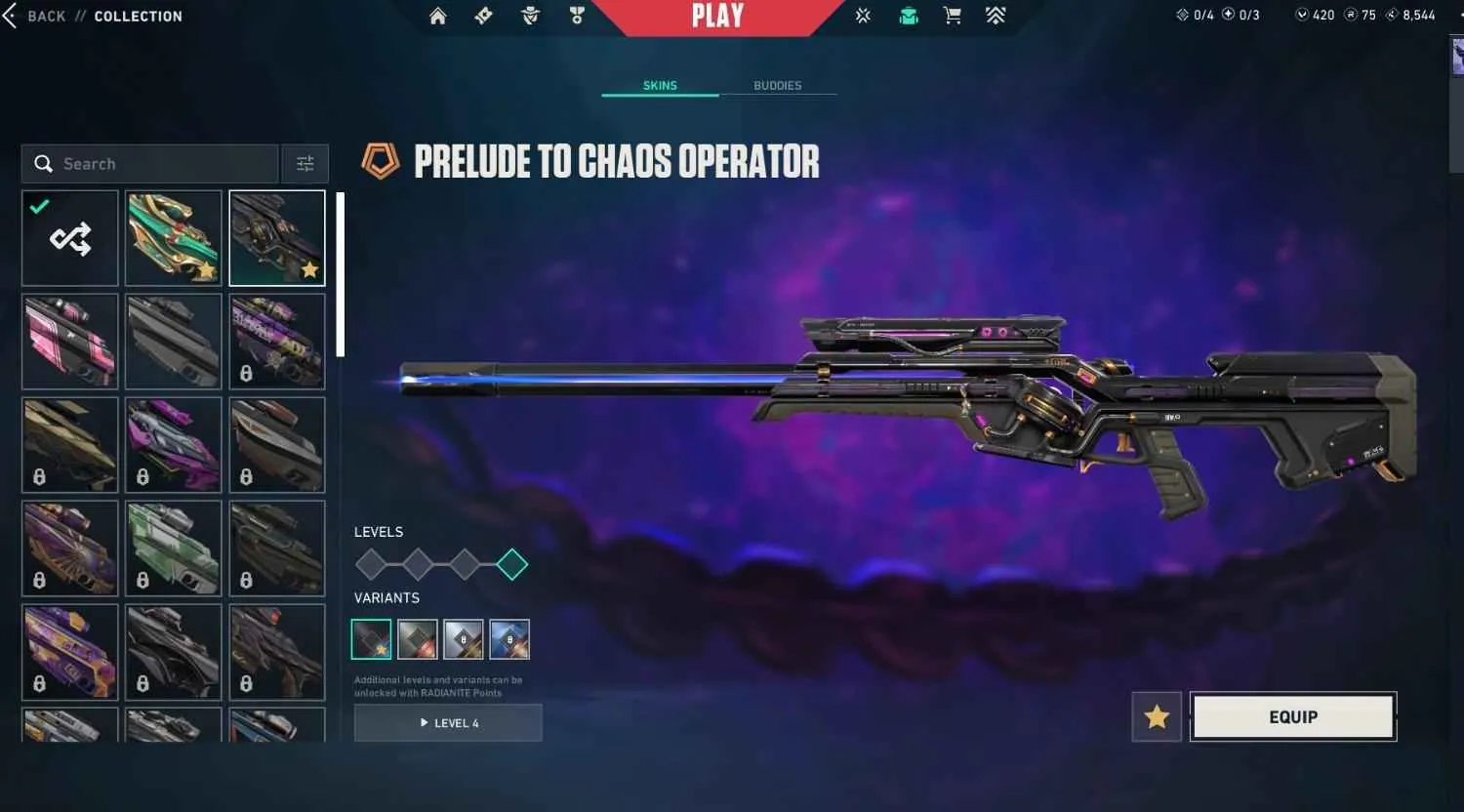This screenshot has width=1464, height=812.
Task: Switch to the SKINS tab
Action: pyautogui.click(x=660, y=85)
